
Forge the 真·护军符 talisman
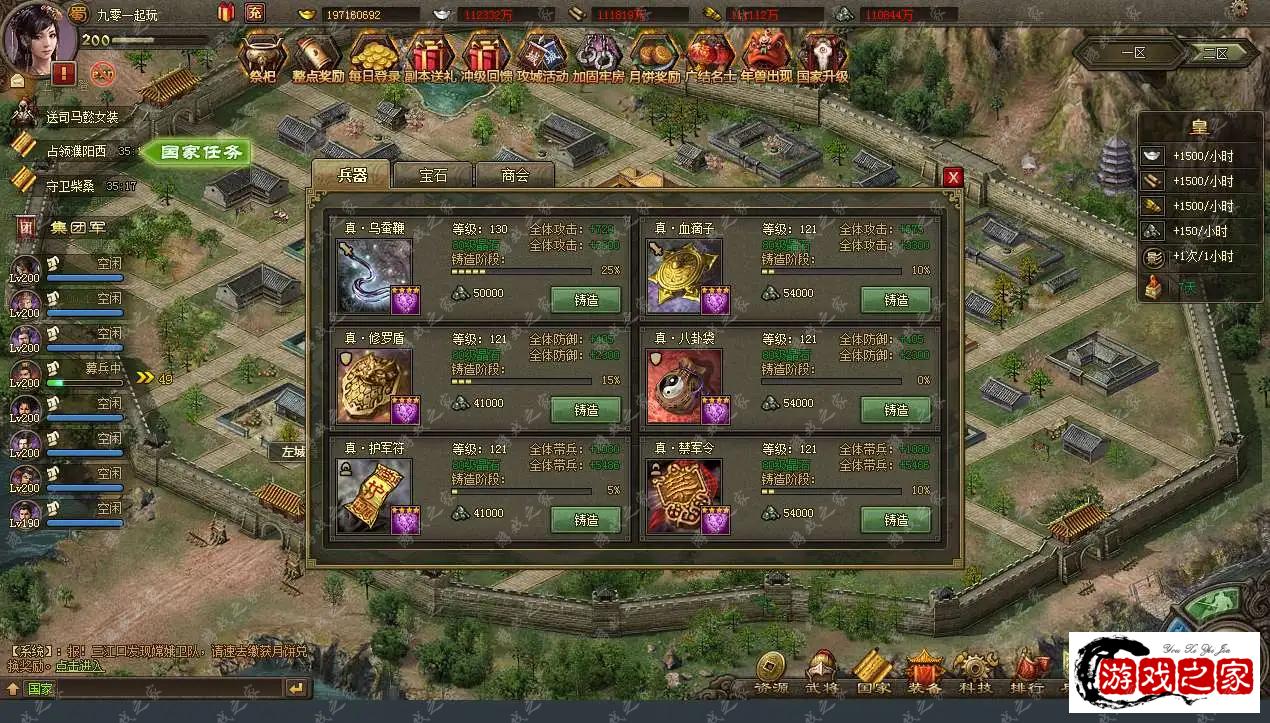coord(586,520)
